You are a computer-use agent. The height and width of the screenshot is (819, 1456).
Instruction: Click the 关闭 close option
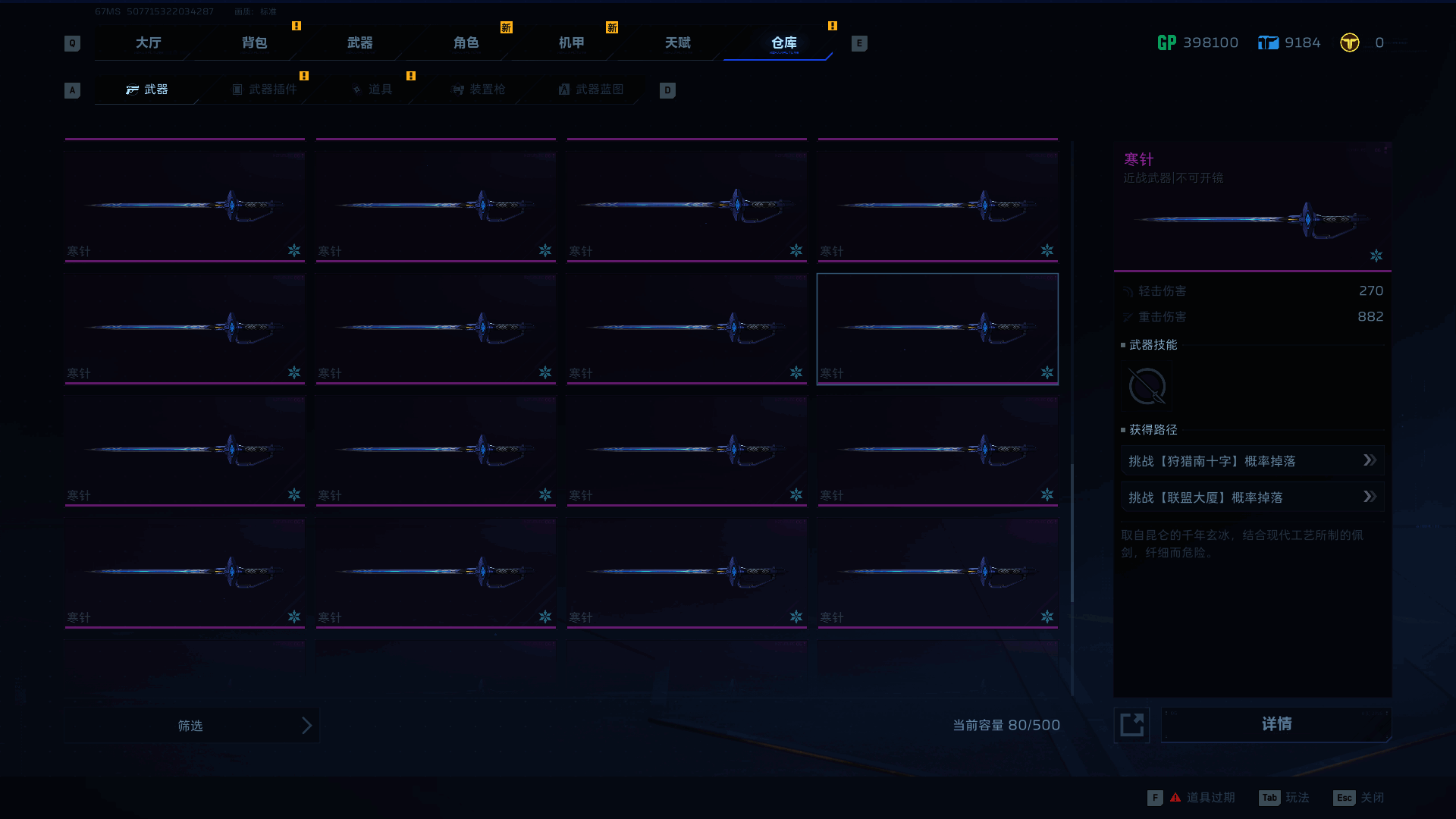tap(1359, 798)
